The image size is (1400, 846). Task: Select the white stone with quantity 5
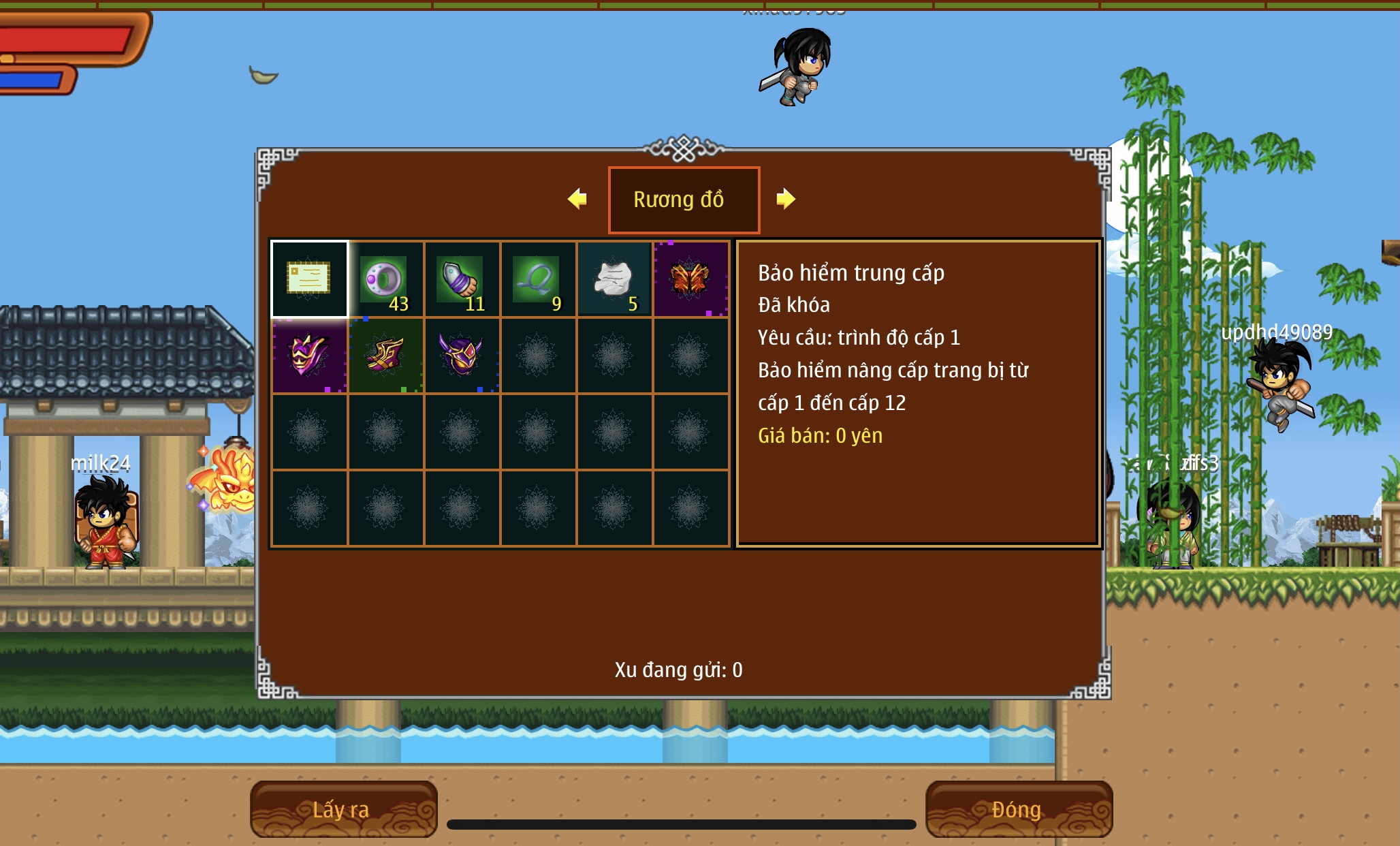614,279
